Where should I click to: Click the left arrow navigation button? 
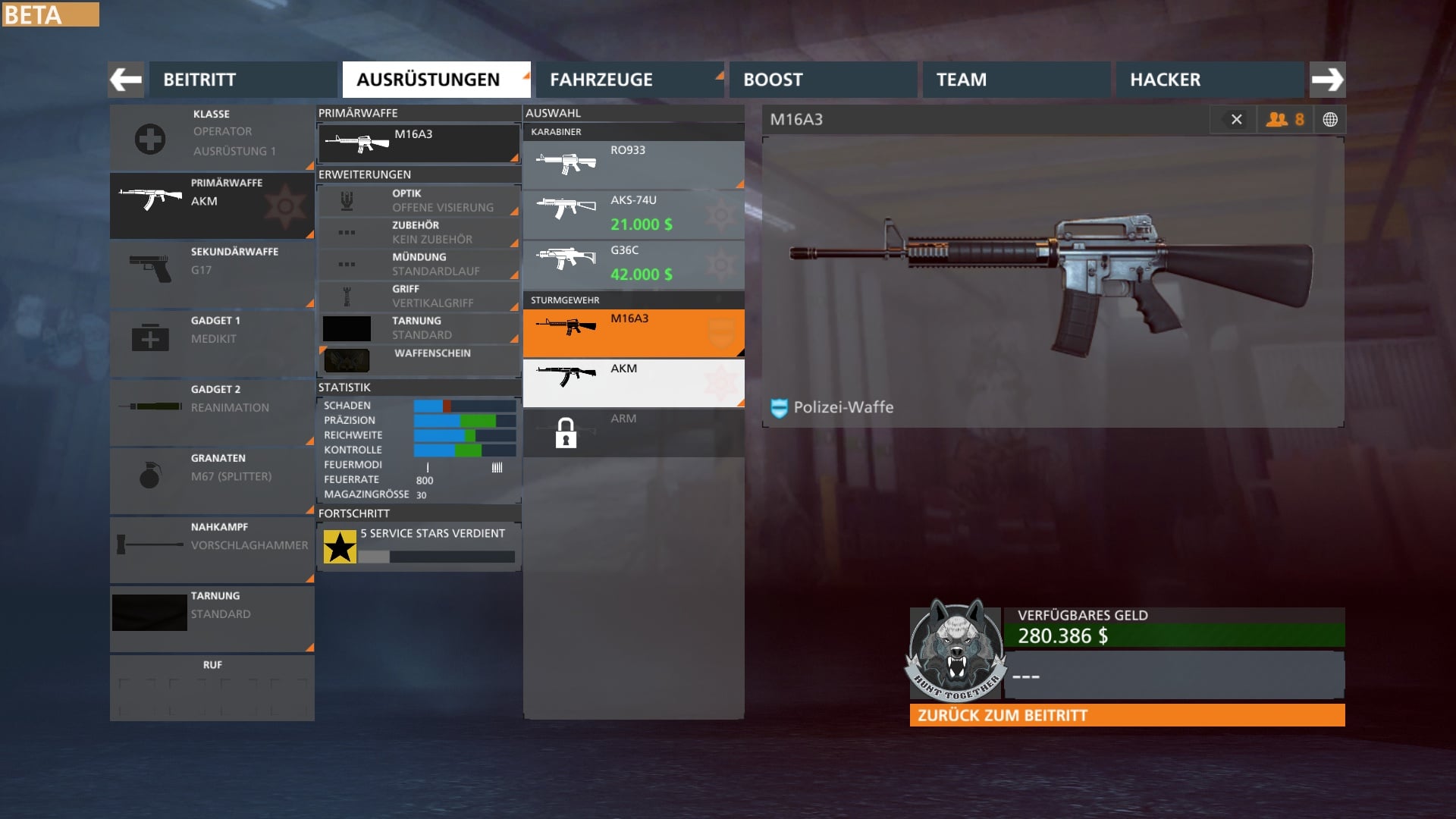[126, 80]
